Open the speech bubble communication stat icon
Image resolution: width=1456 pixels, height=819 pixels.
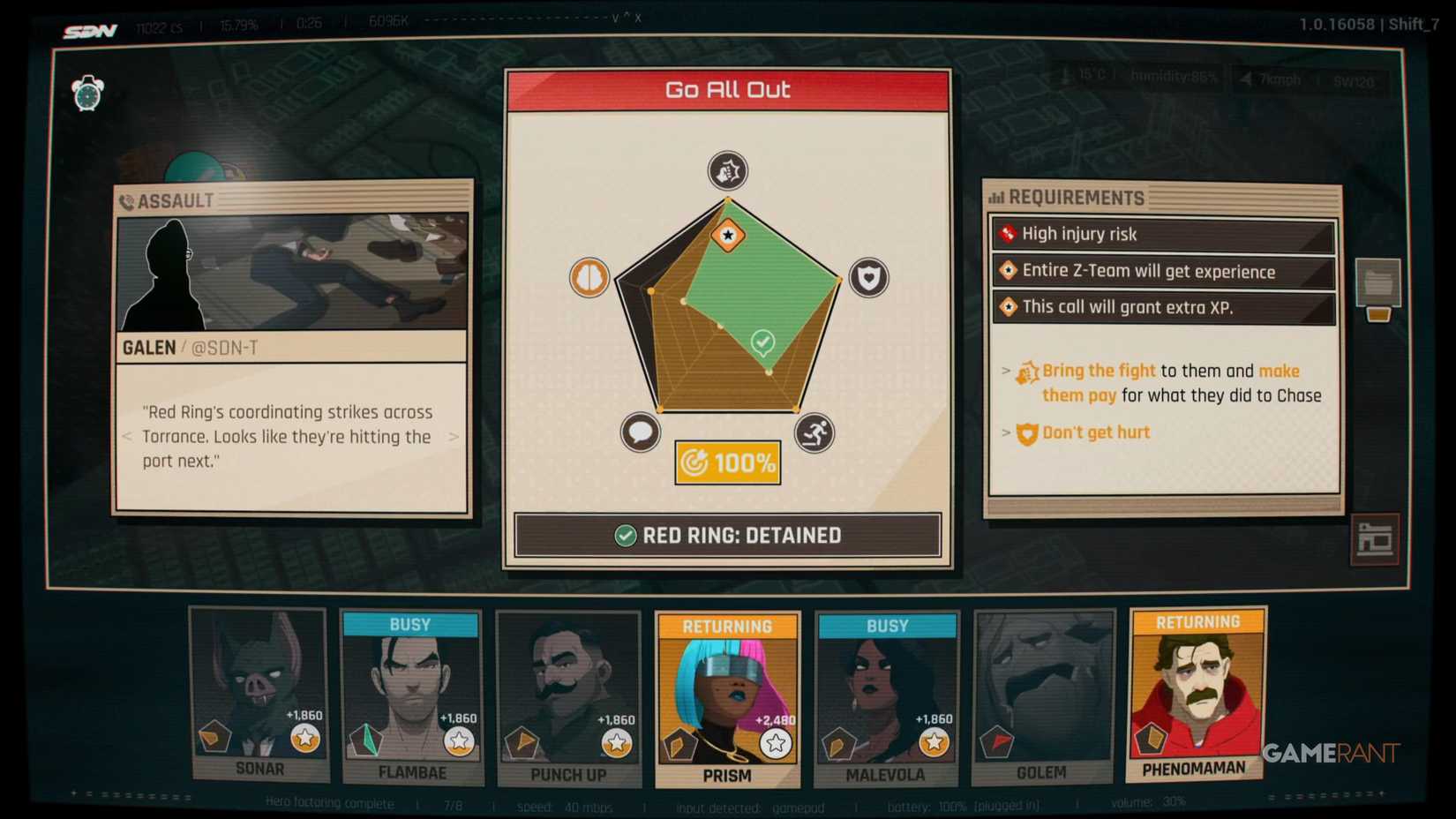click(641, 433)
